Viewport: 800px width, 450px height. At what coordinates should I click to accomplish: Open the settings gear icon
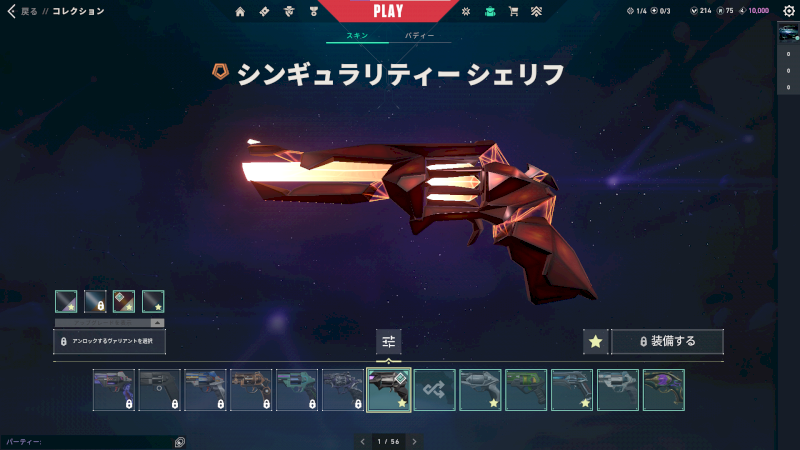click(x=788, y=11)
